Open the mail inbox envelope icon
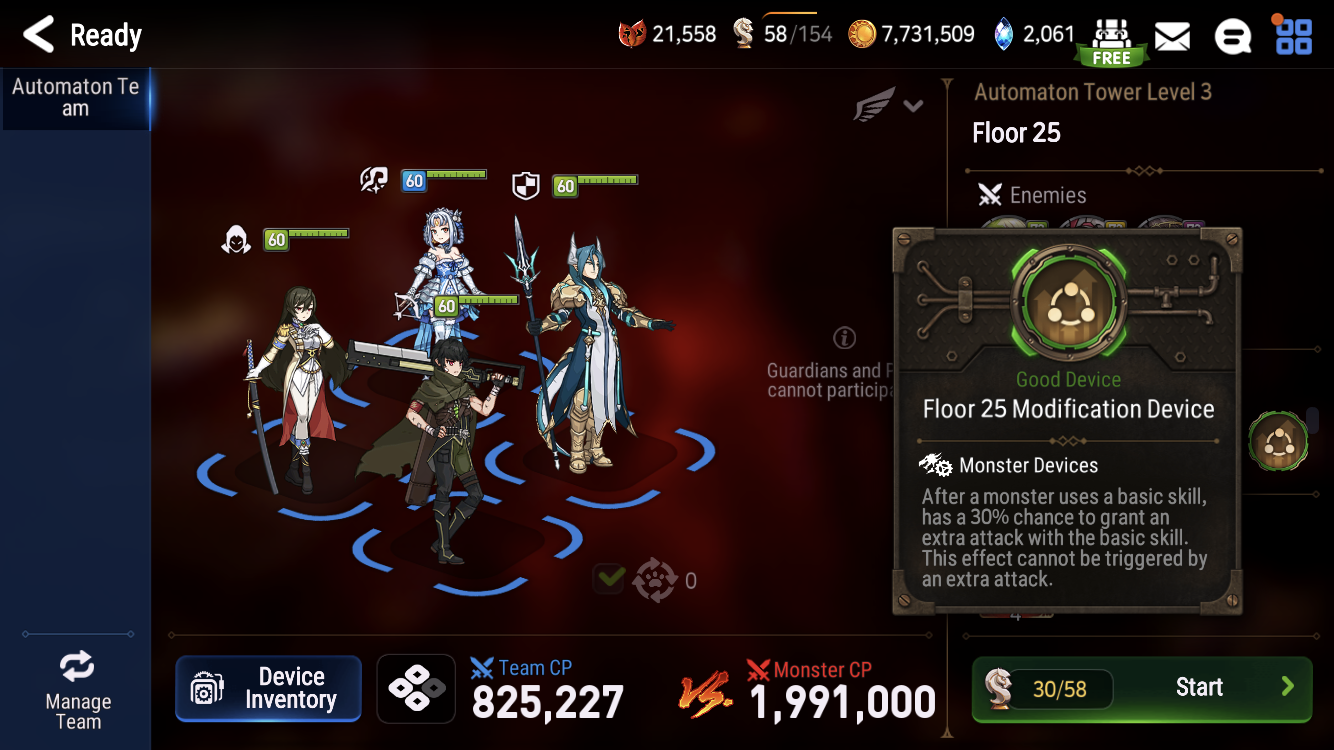Viewport: 1334px width, 750px height. [1172, 35]
